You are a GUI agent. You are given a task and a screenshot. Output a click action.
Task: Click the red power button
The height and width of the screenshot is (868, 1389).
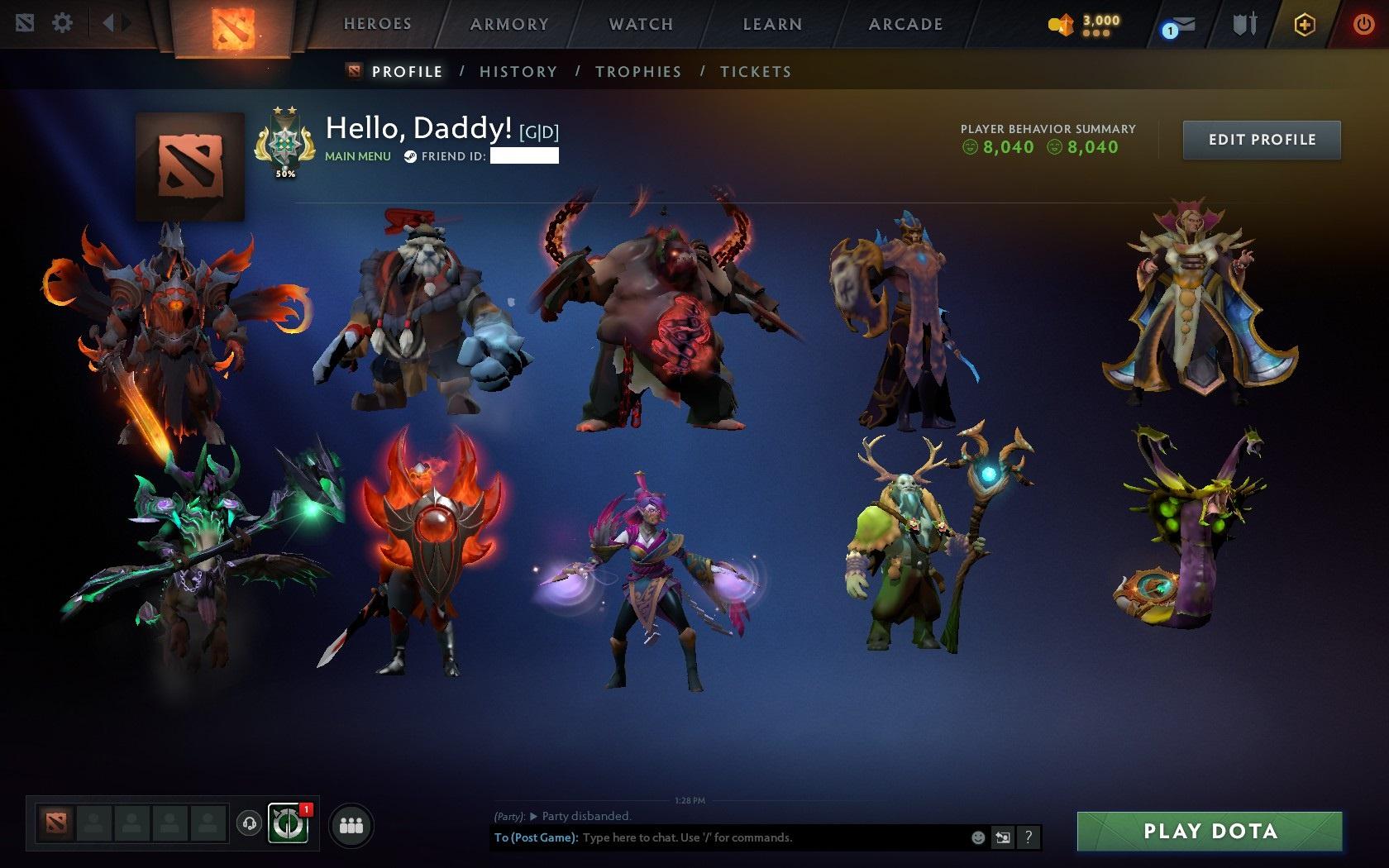(1363, 23)
